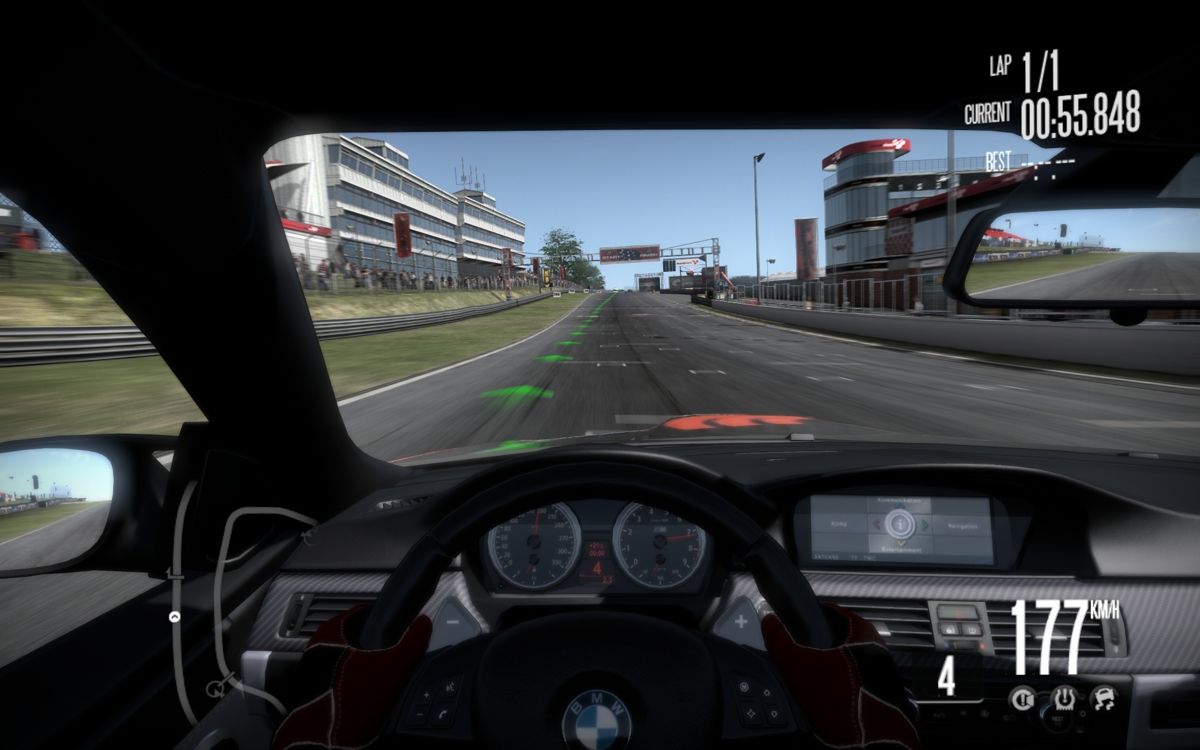Toggle the stability control skid icon
The image size is (1200, 750).
click(x=1104, y=697)
